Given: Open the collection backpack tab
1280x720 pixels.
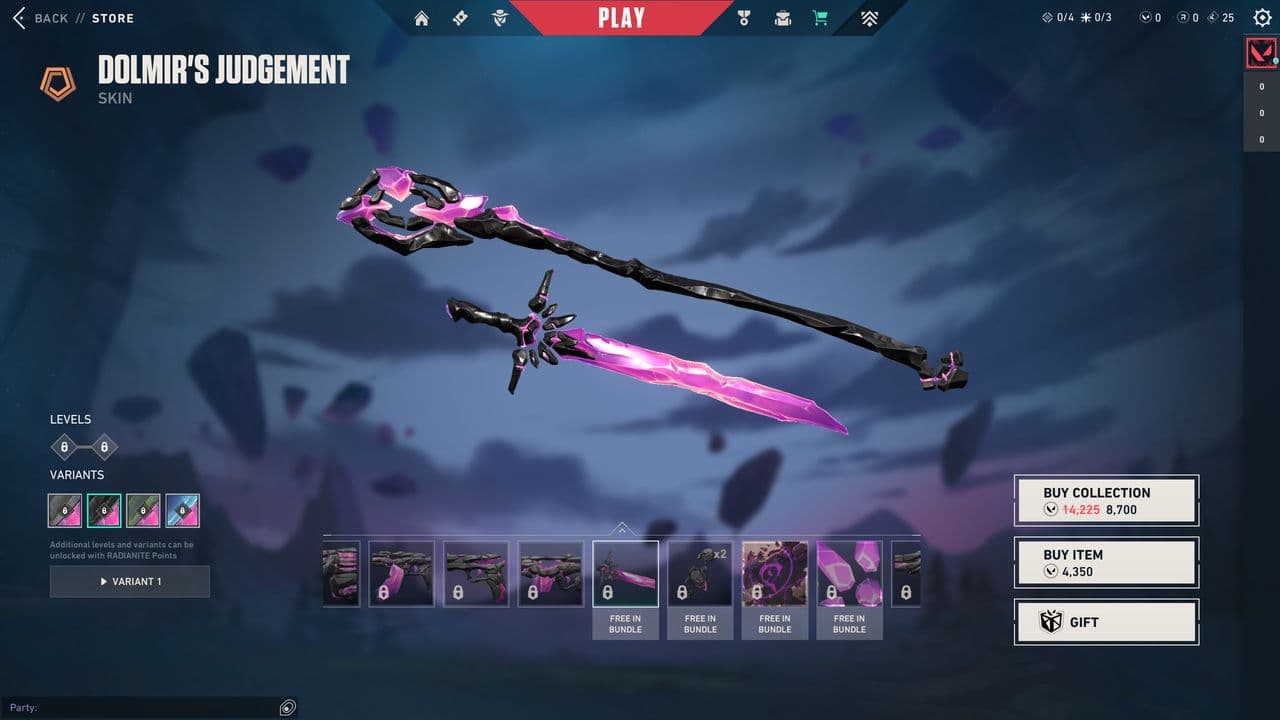Looking at the screenshot, I should [783, 18].
